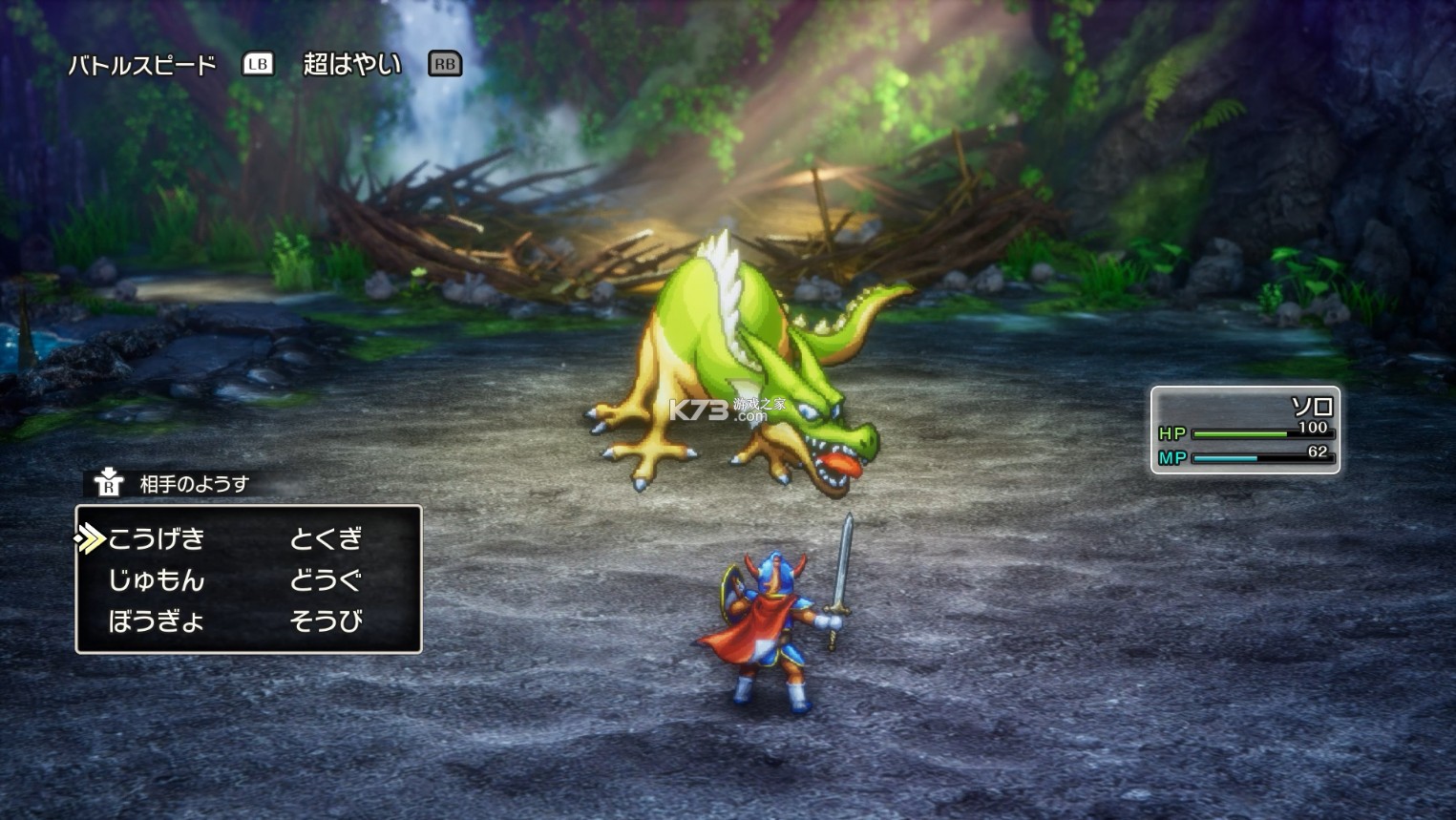Viewport: 1456px width, 820px height.
Task: Click the HP label icon in the status panel
Action: (x=1174, y=433)
